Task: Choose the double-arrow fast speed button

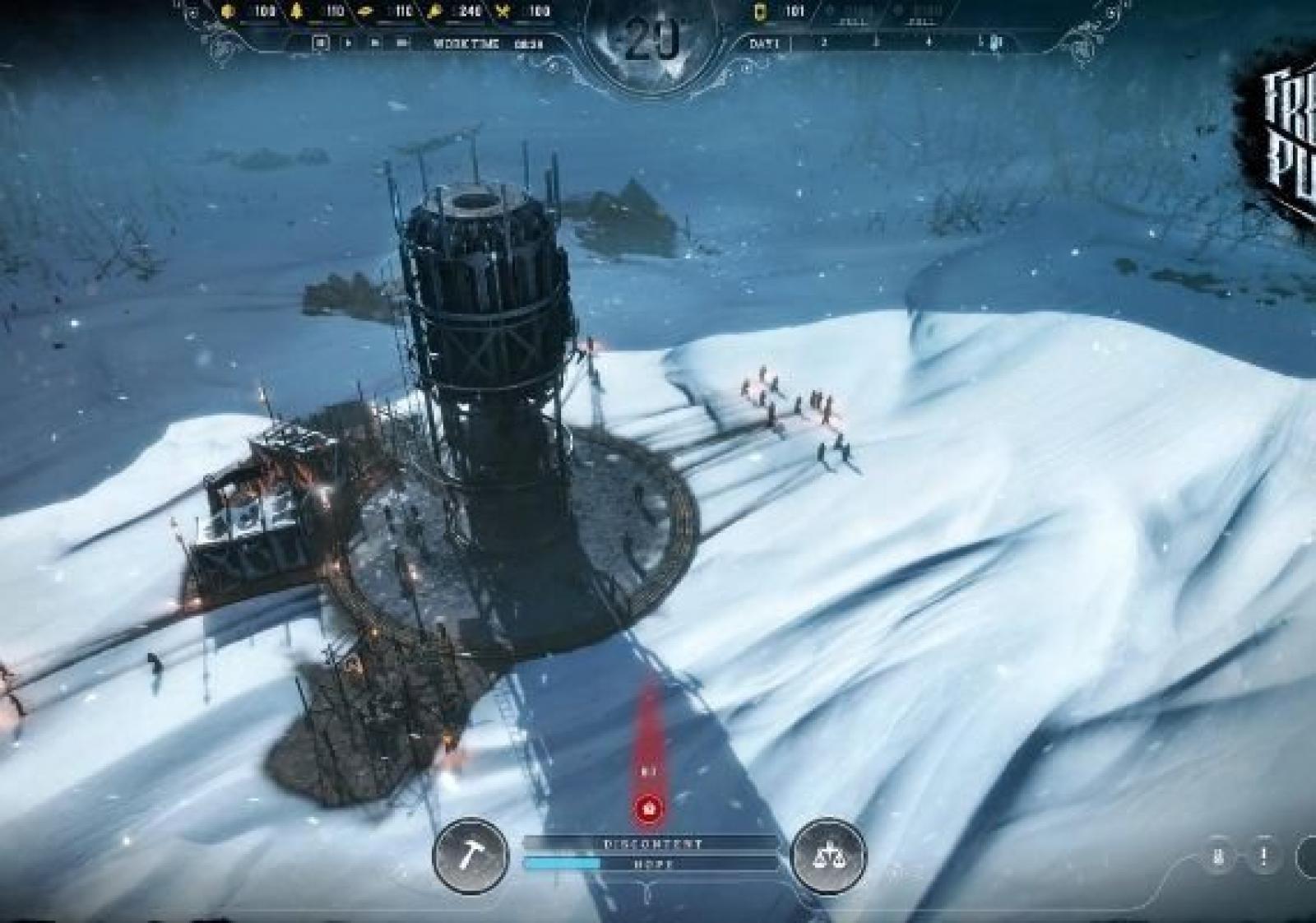Action: pos(375,43)
